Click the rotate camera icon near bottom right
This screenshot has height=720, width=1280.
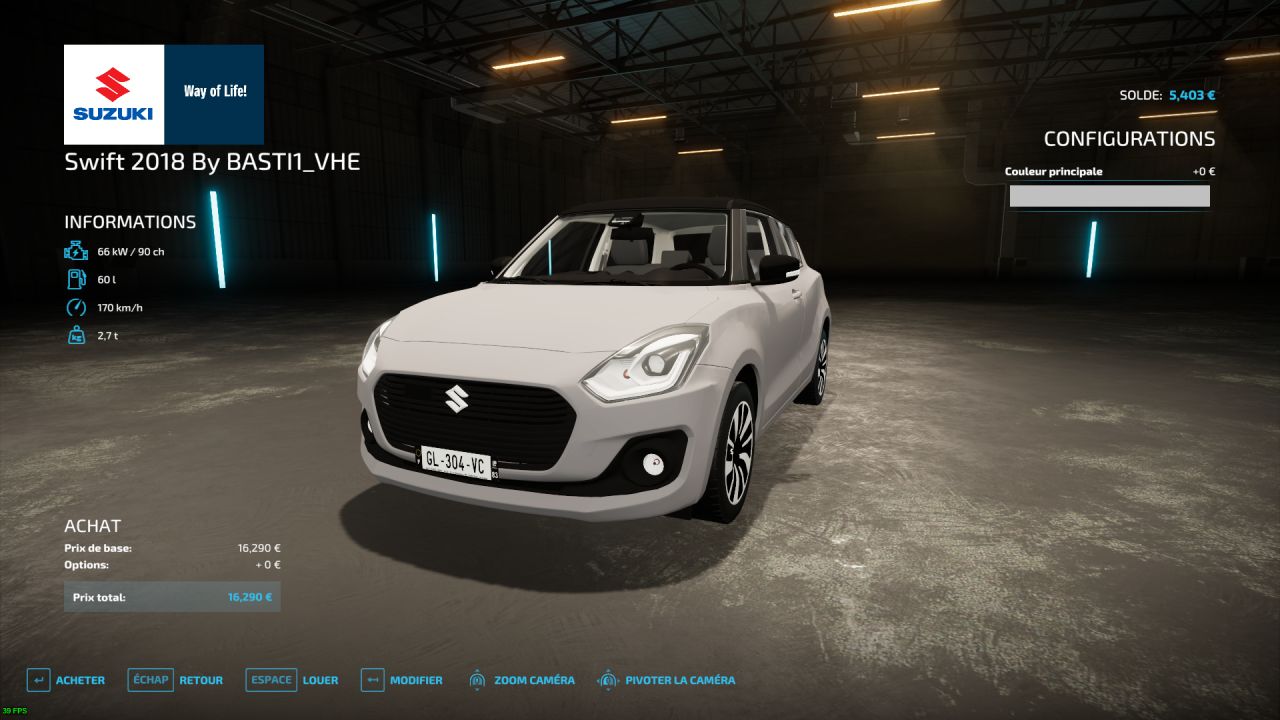point(610,680)
